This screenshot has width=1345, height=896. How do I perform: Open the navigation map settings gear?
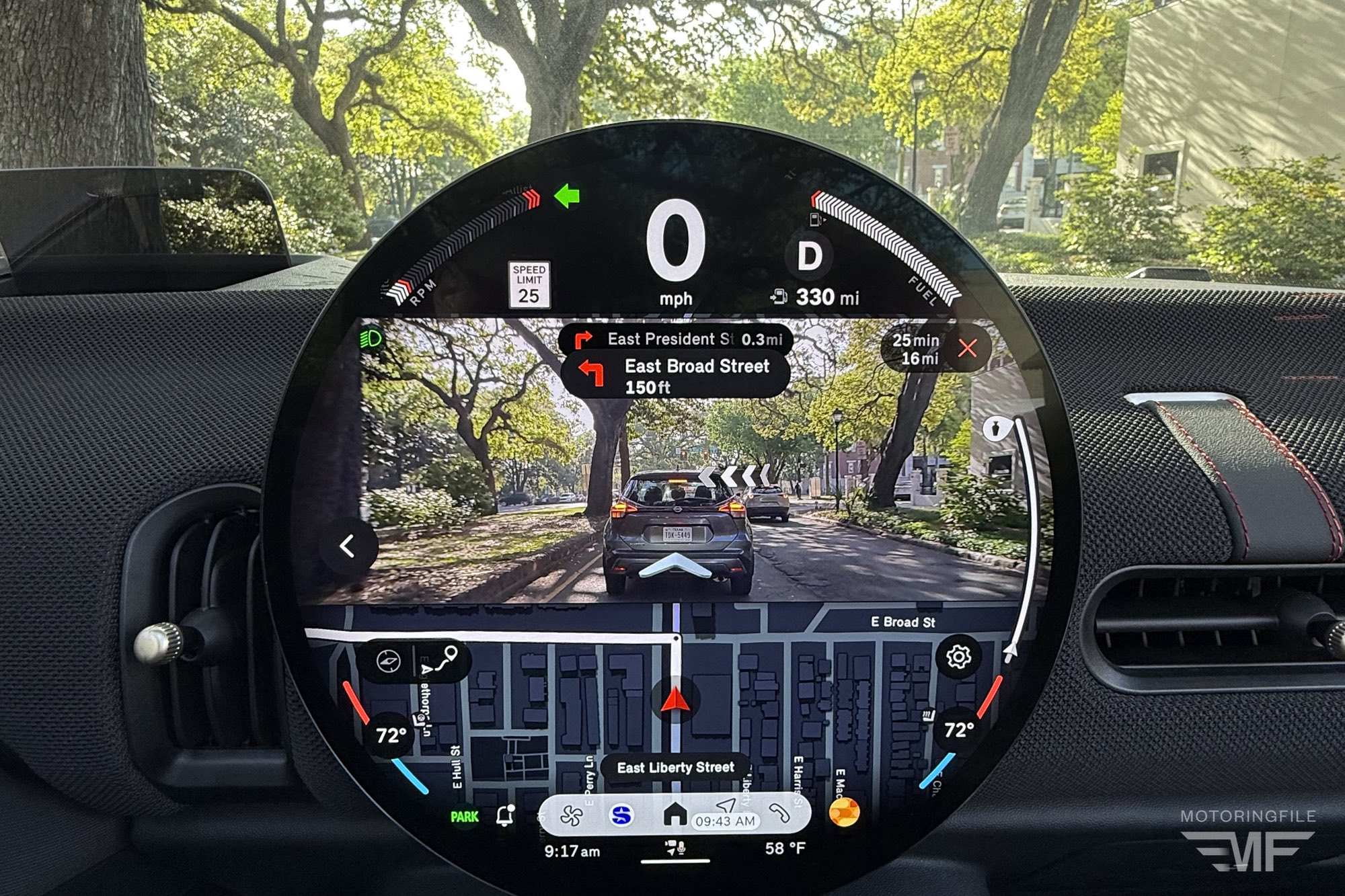click(958, 657)
